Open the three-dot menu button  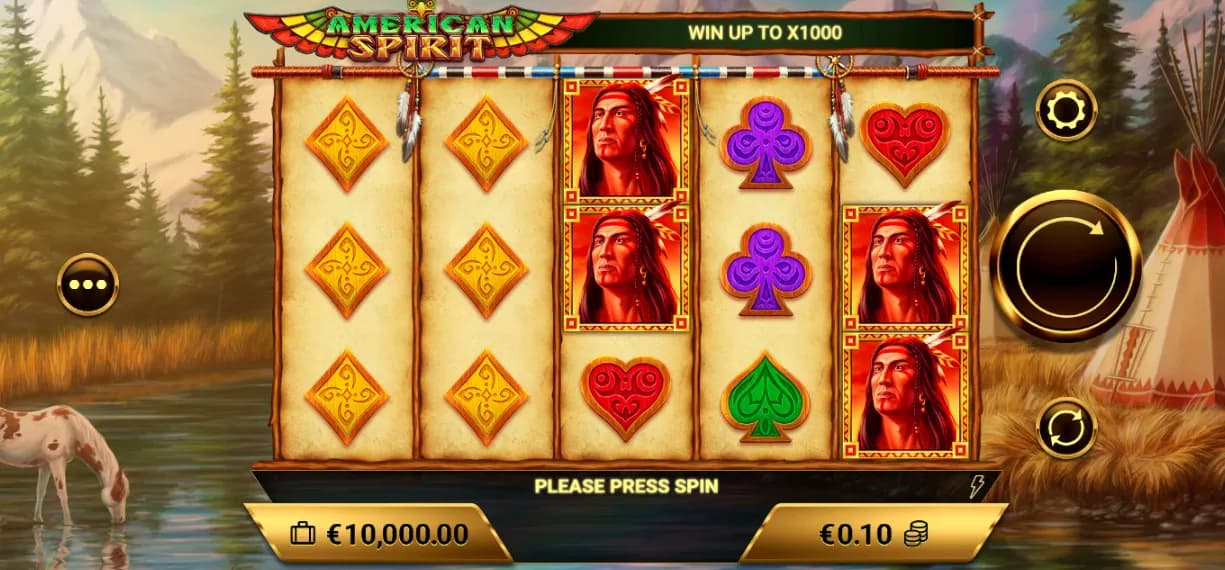[x=88, y=284]
